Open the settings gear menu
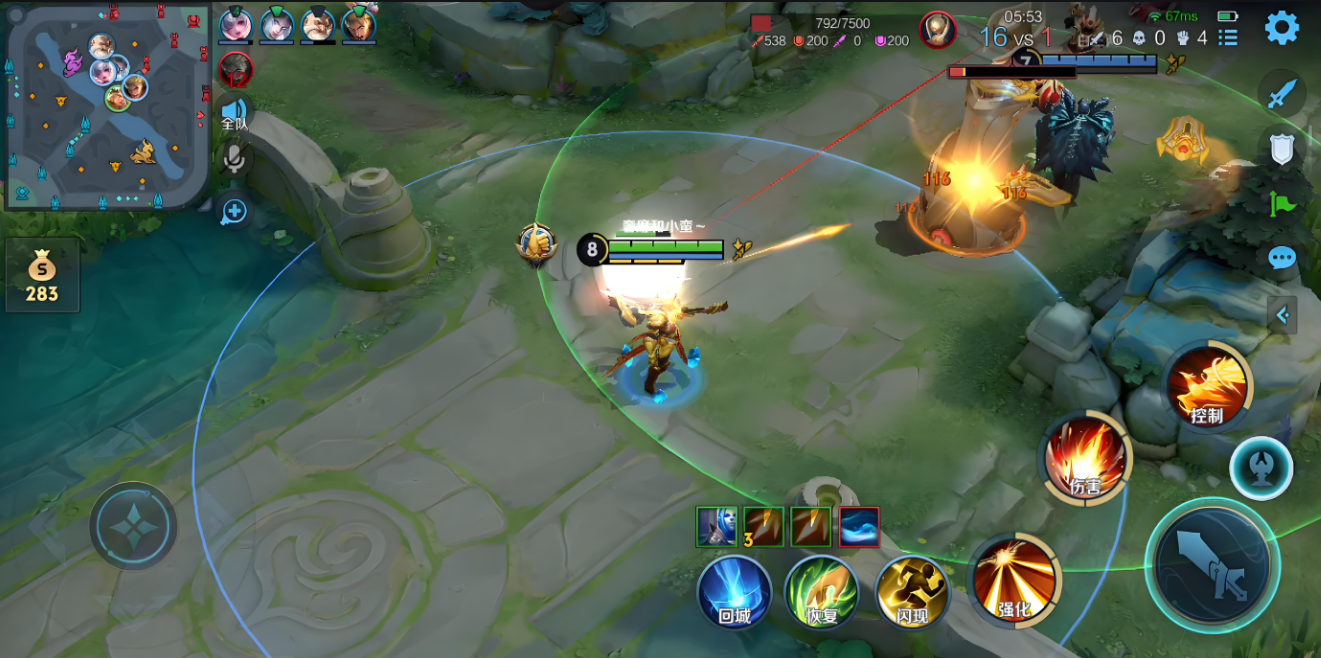The height and width of the screenshot is (658, 1321). pyautogui.click(x=1282, y=27)
